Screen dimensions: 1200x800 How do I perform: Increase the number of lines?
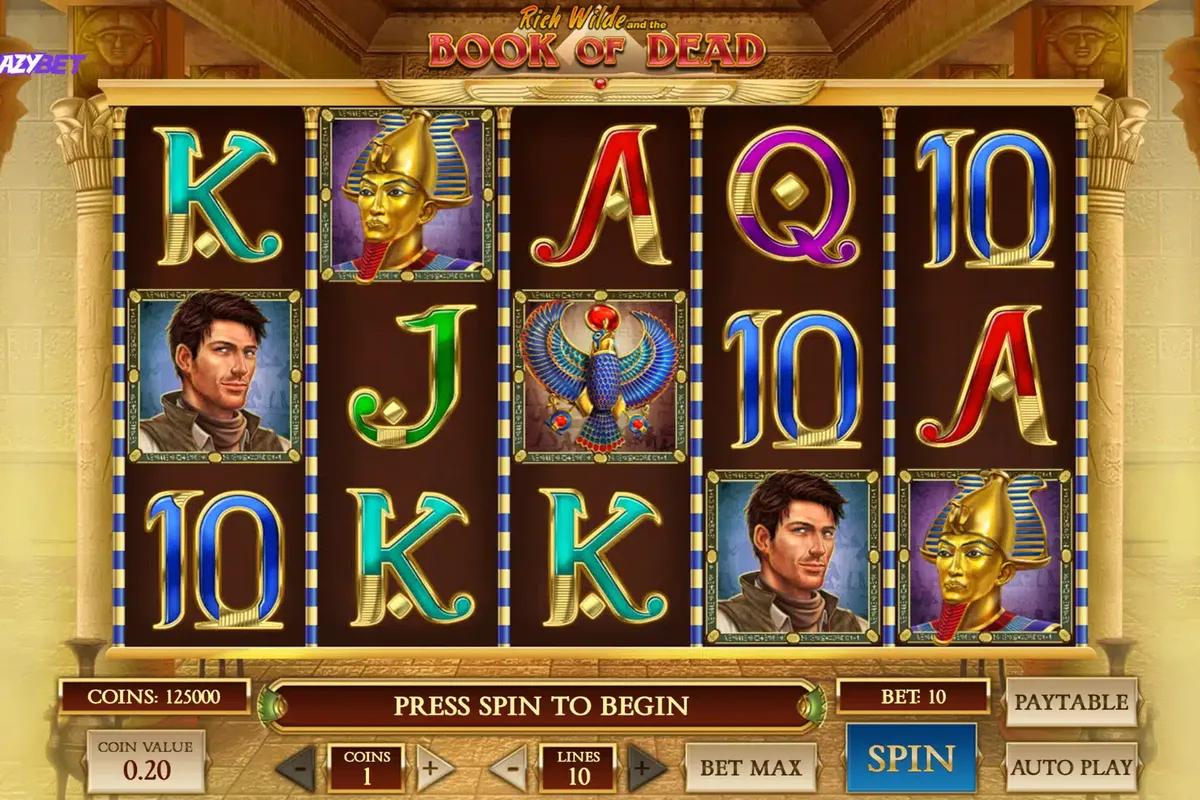[647, 769]
